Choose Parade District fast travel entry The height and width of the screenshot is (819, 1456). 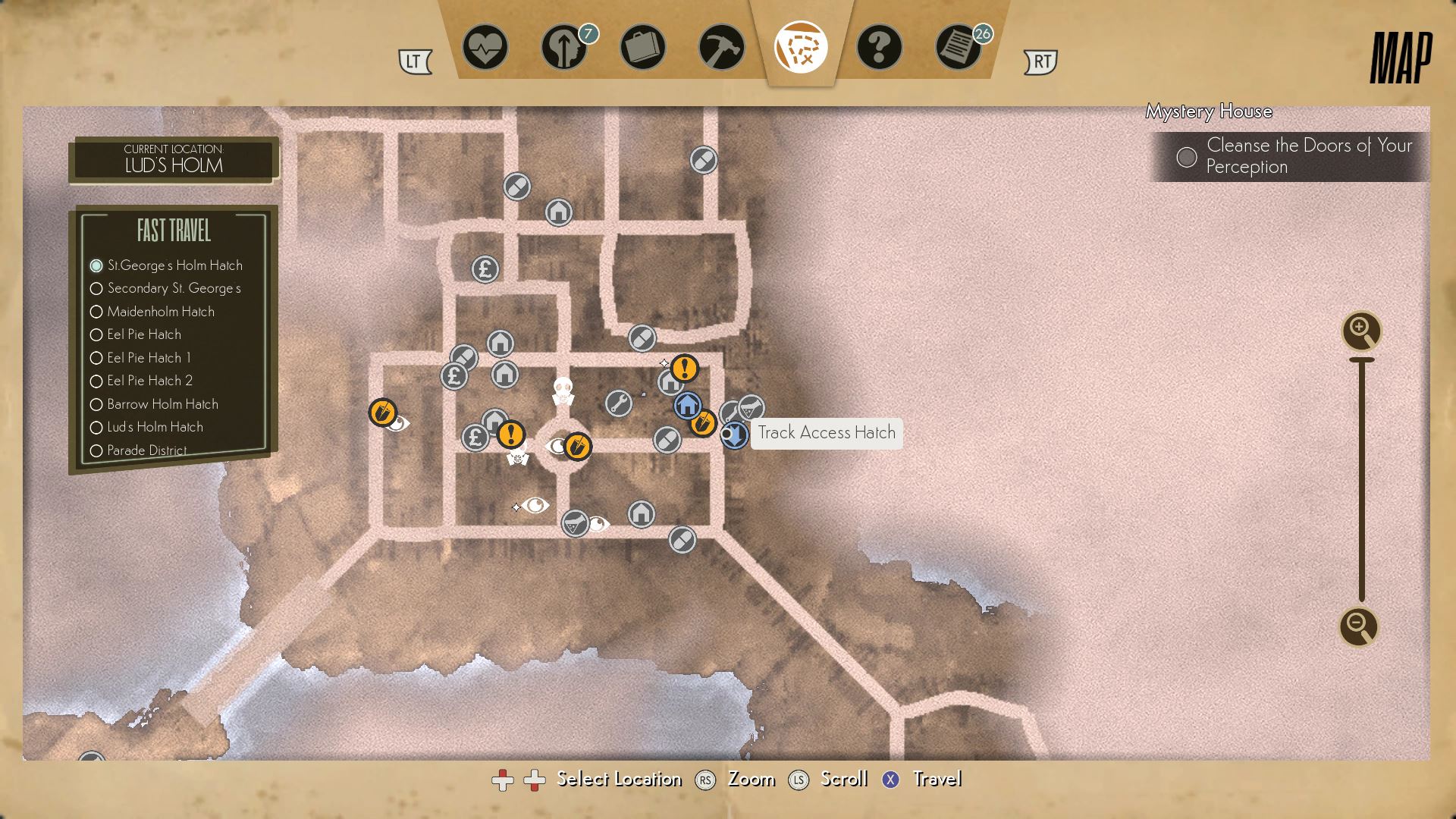click(146, 450)
